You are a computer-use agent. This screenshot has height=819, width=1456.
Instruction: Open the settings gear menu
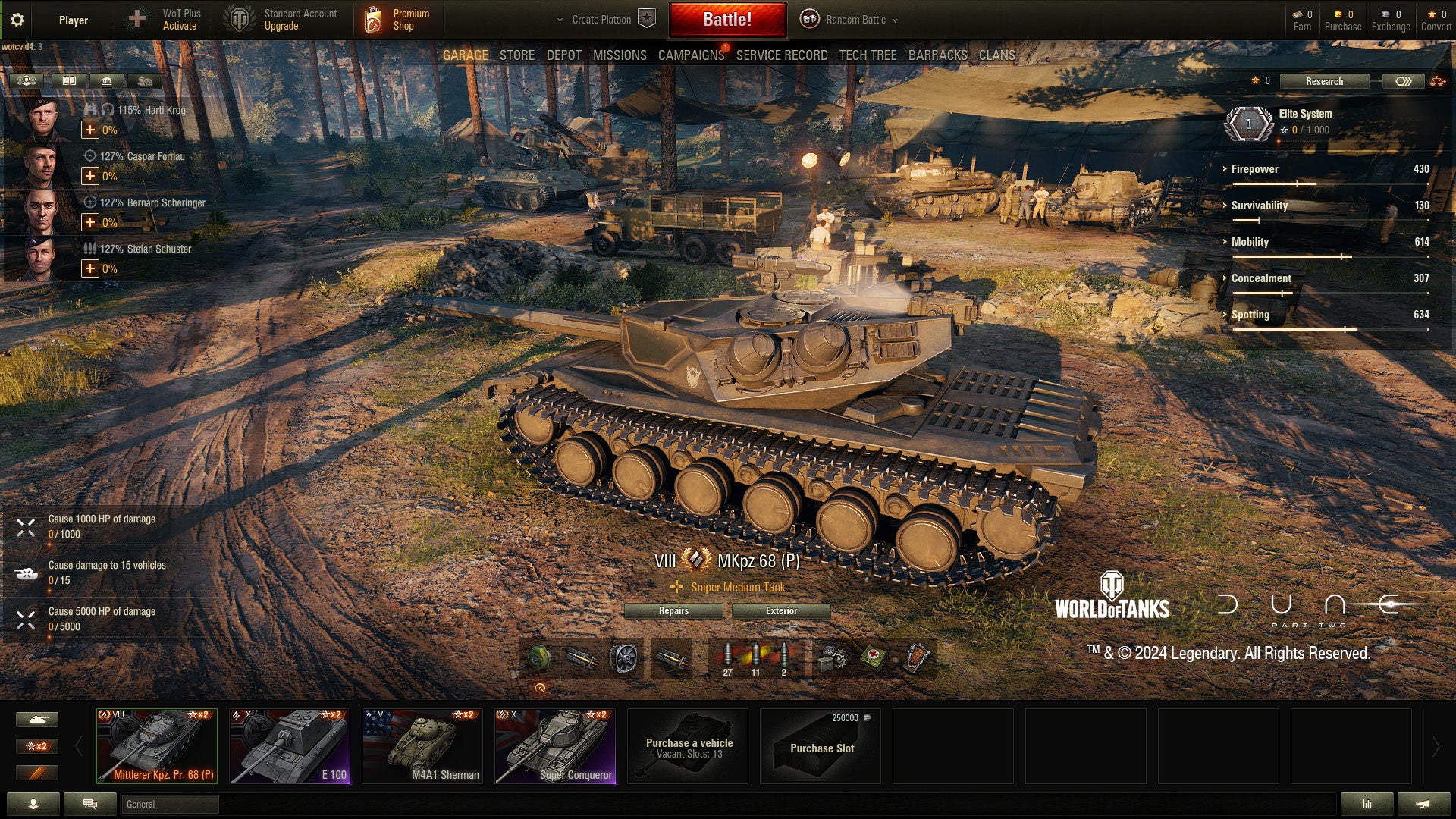17,20
